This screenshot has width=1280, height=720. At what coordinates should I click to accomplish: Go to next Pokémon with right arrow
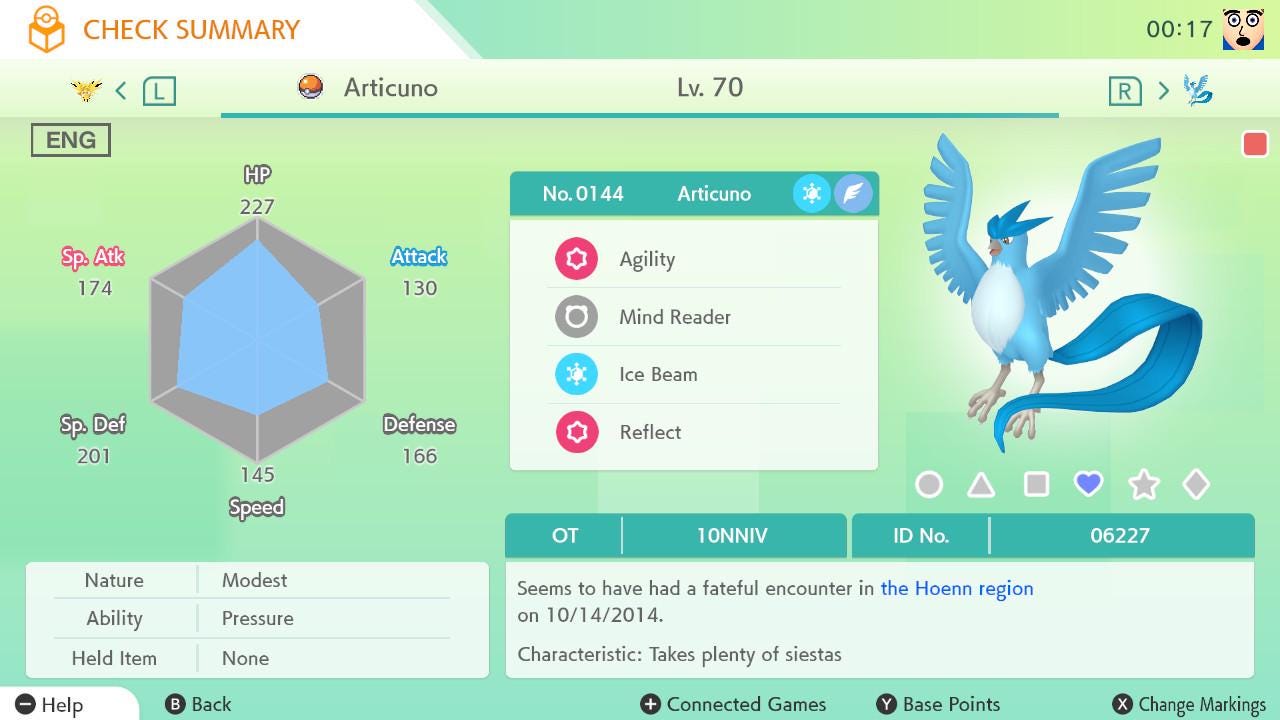pyautogui.click(x=1163, y=91)
